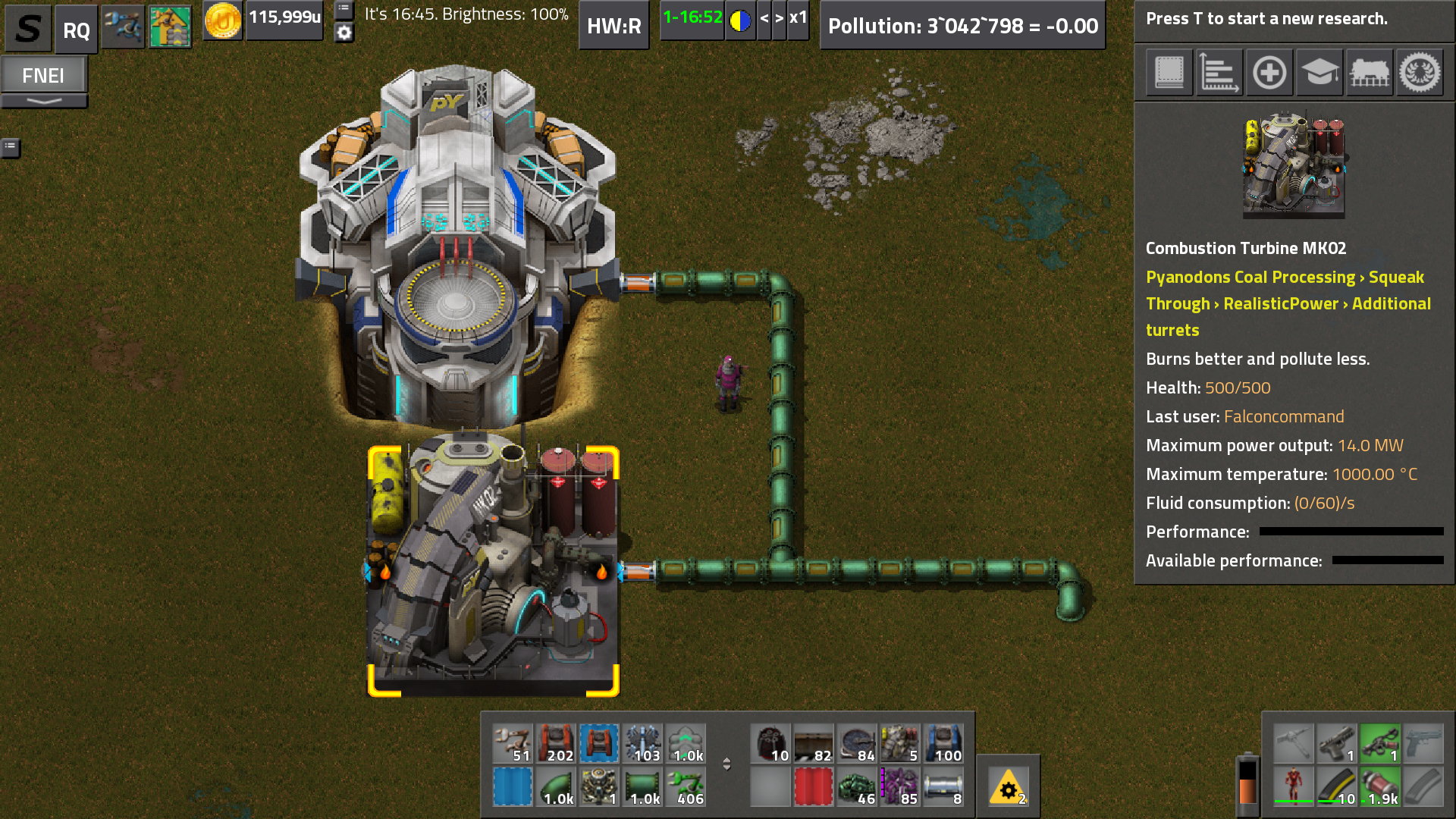Select the combustion turbine slot with 5
Viewport: 1456px width, 819px height.
click(x=900, y=743)
